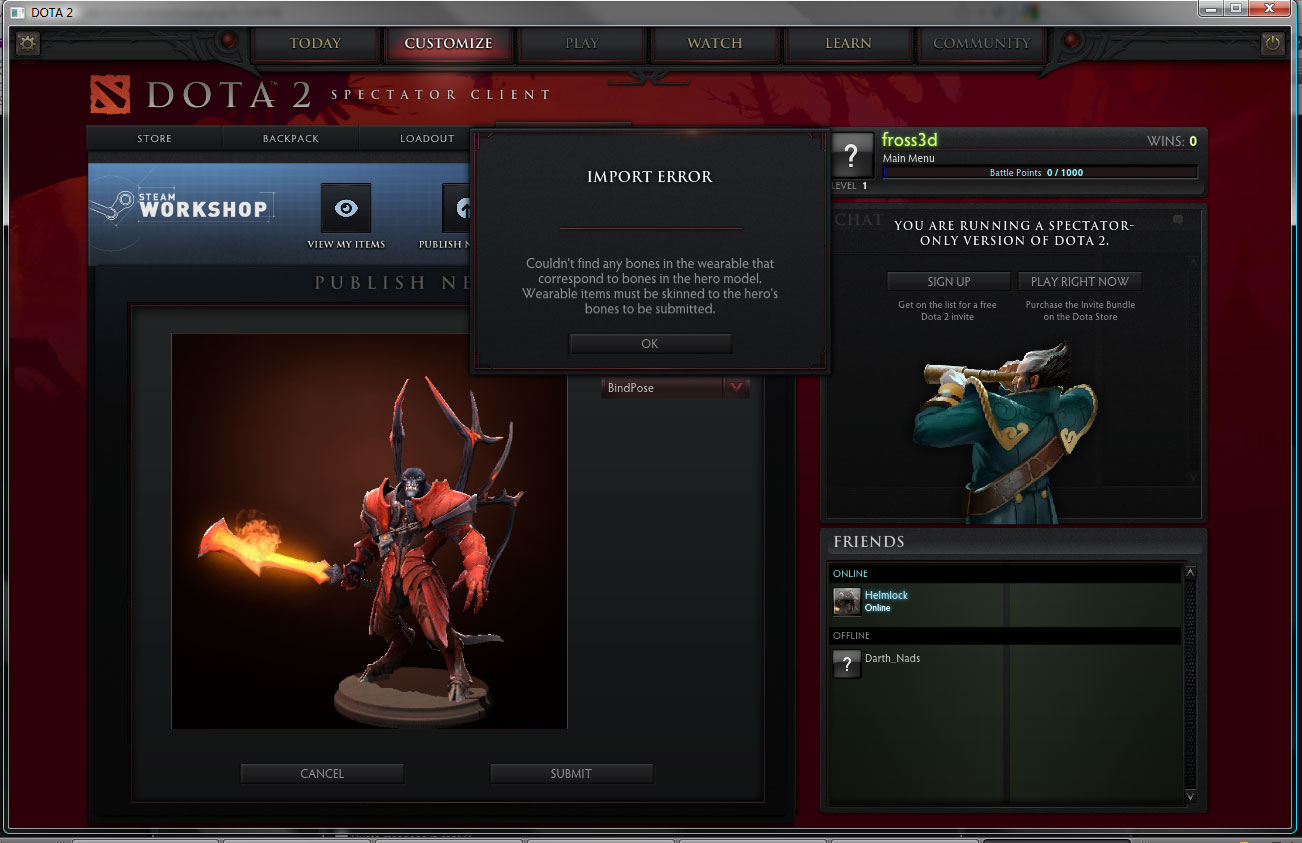Open the BindPose dropdown
The image size is (1302, 843).
coord(673,387)
